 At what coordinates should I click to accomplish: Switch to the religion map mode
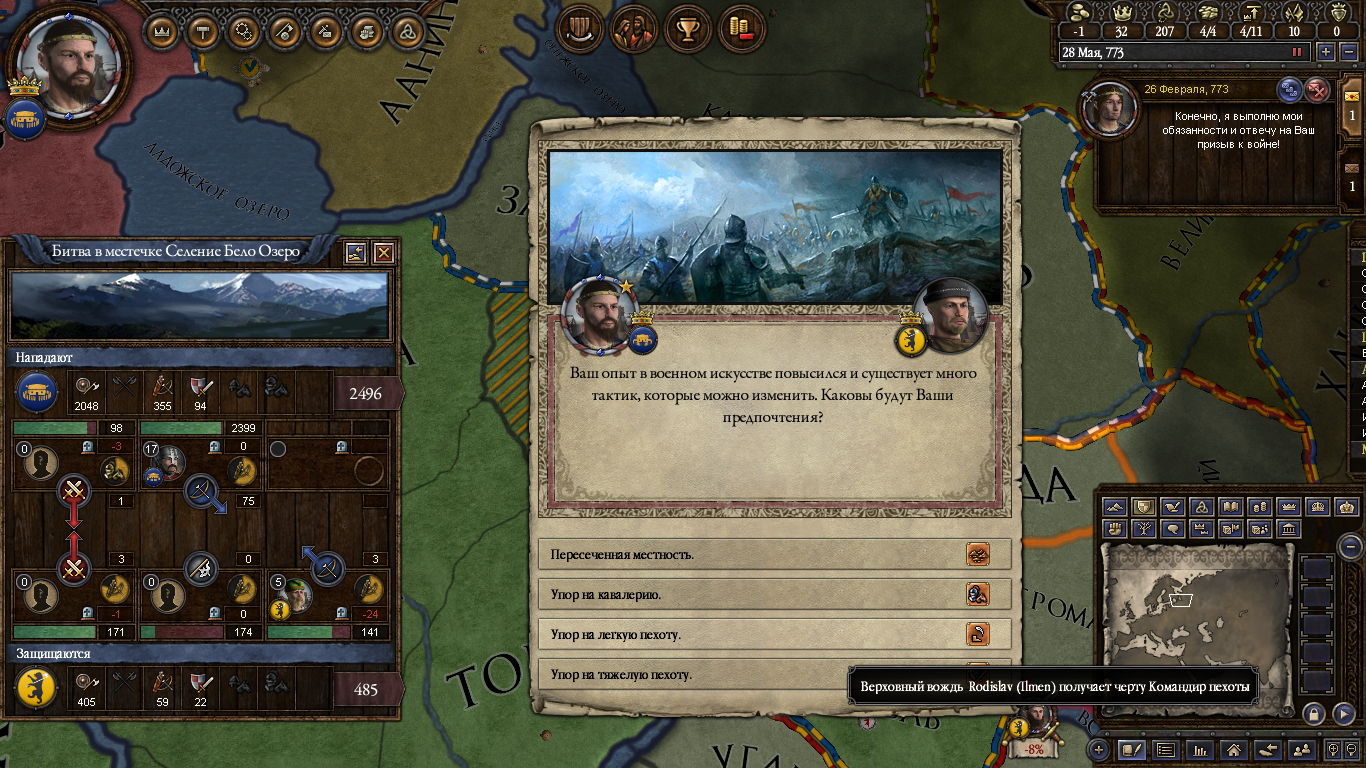click(x=1202, y=507)
